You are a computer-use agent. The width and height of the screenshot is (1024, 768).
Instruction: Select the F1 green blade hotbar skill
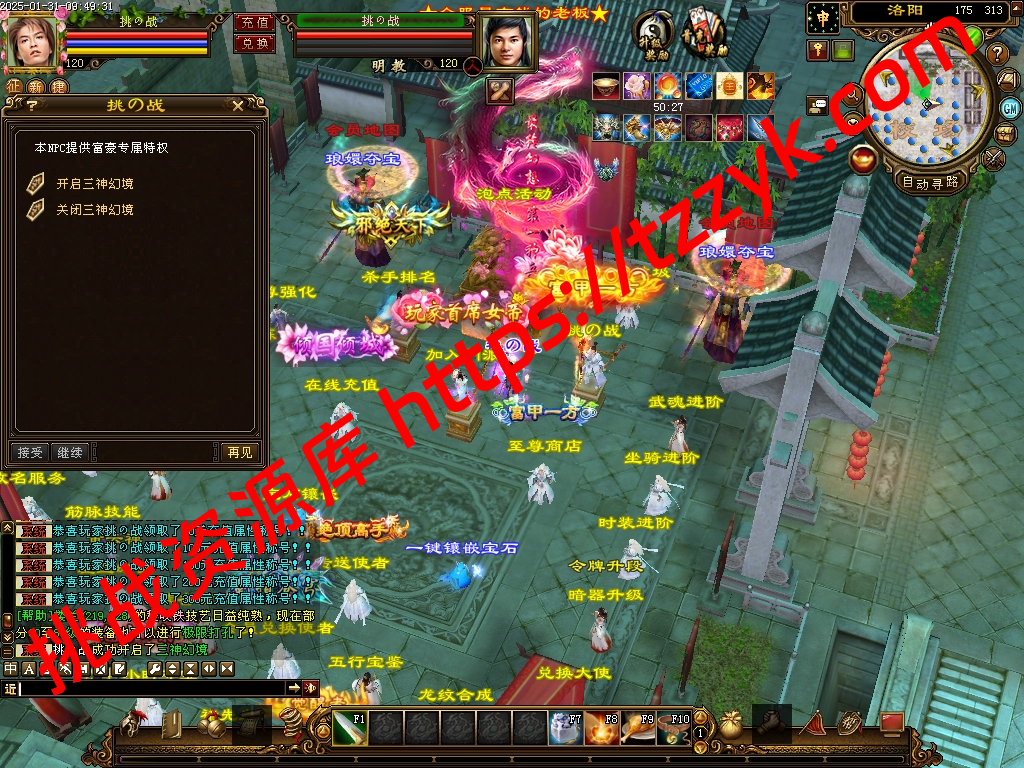coord(351,728)
